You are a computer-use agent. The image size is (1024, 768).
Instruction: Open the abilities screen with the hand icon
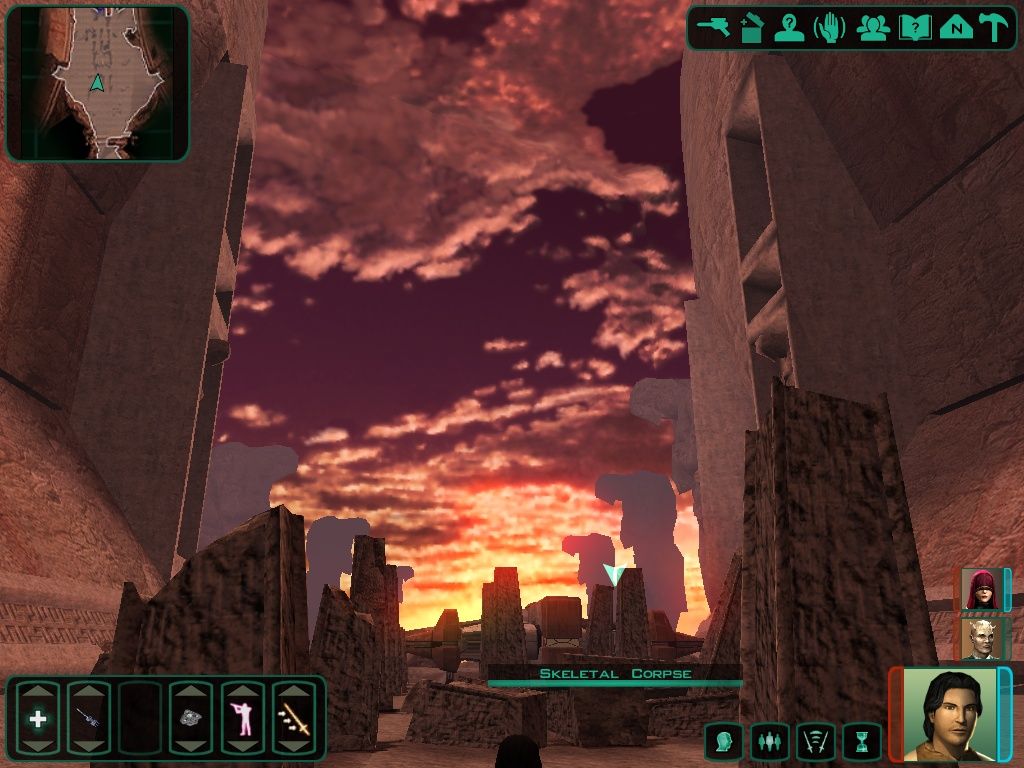pos(830,28)
